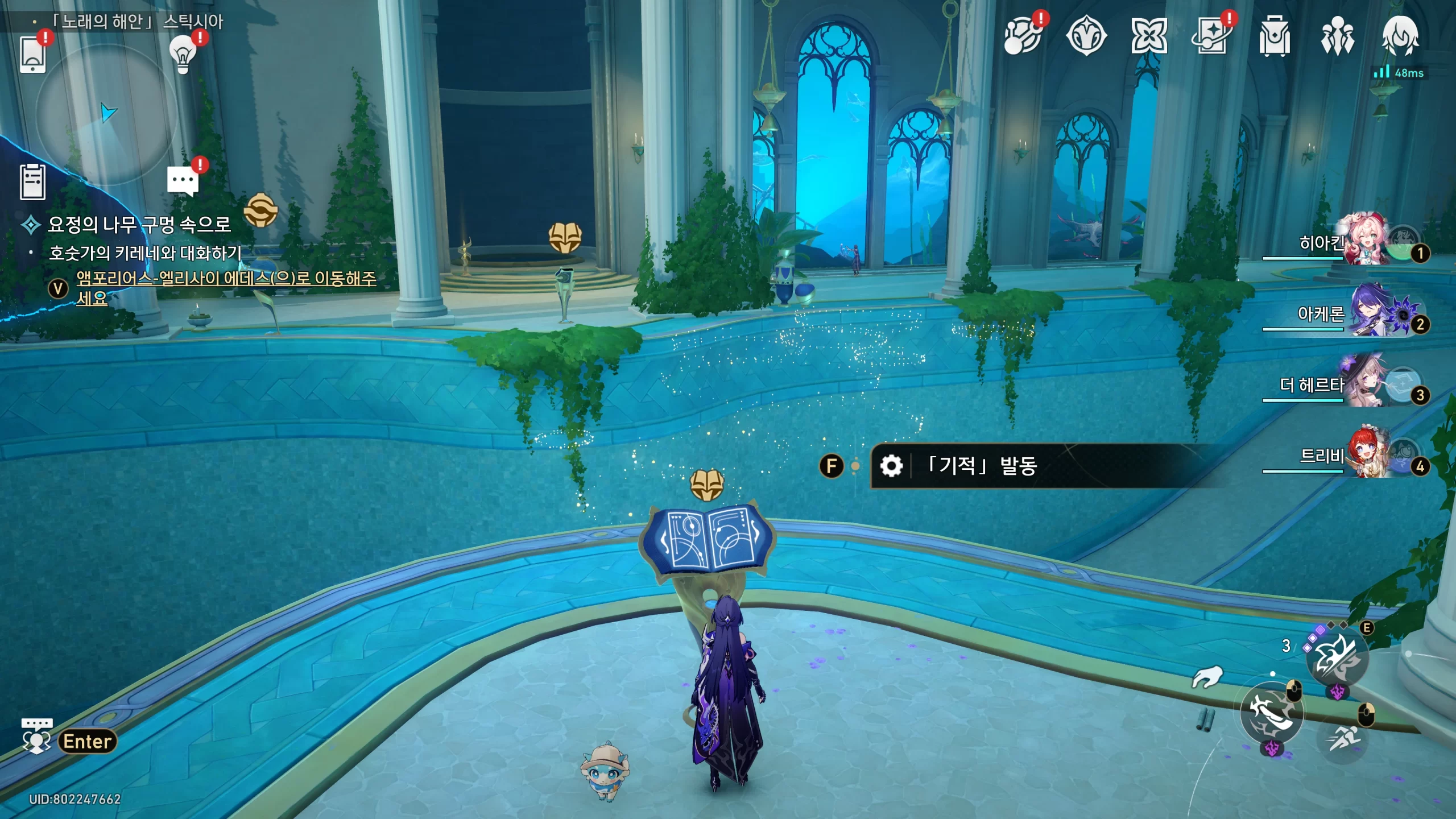Open the team lineup icon
1456x819 pixels.
click(1337, 37)
